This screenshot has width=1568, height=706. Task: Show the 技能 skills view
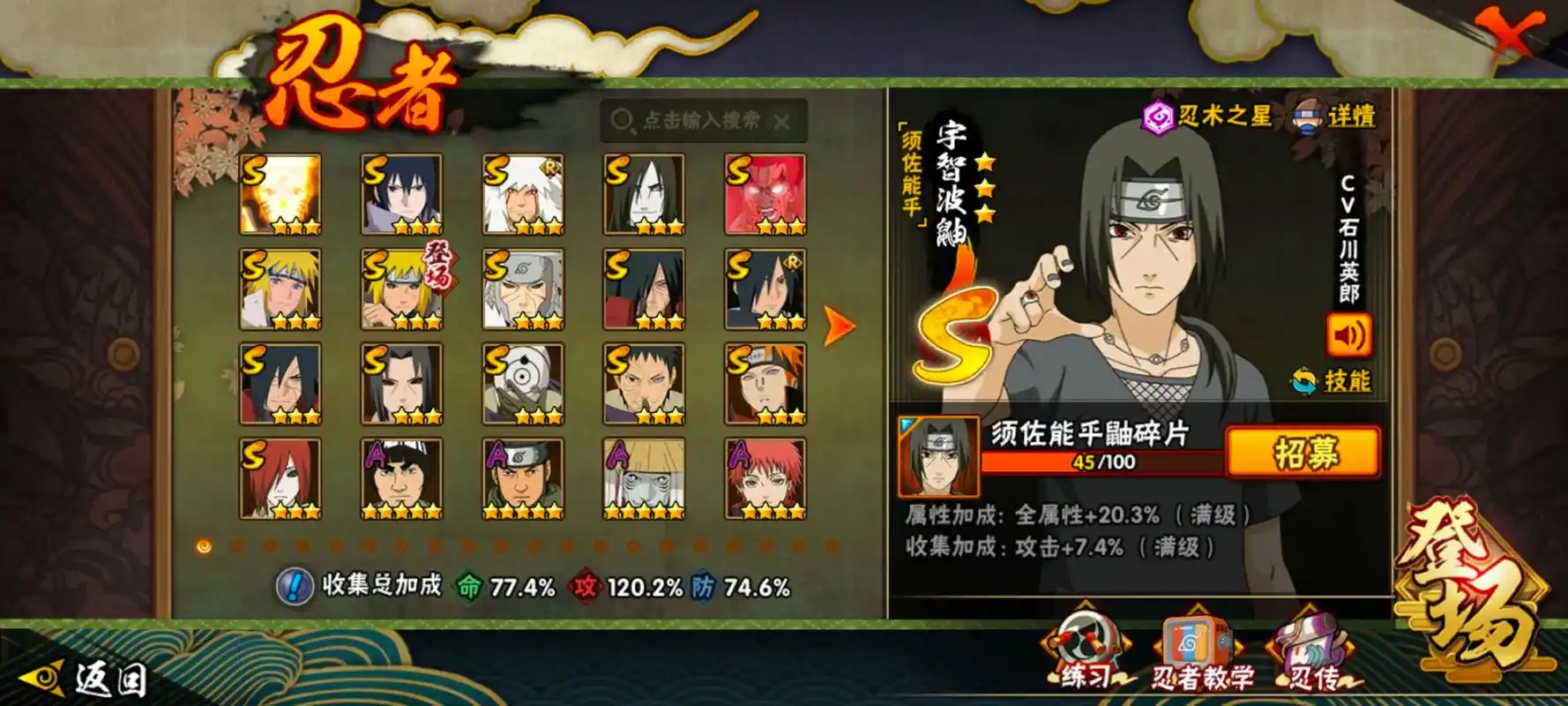pyautogui.click(x=1332, y=381)
